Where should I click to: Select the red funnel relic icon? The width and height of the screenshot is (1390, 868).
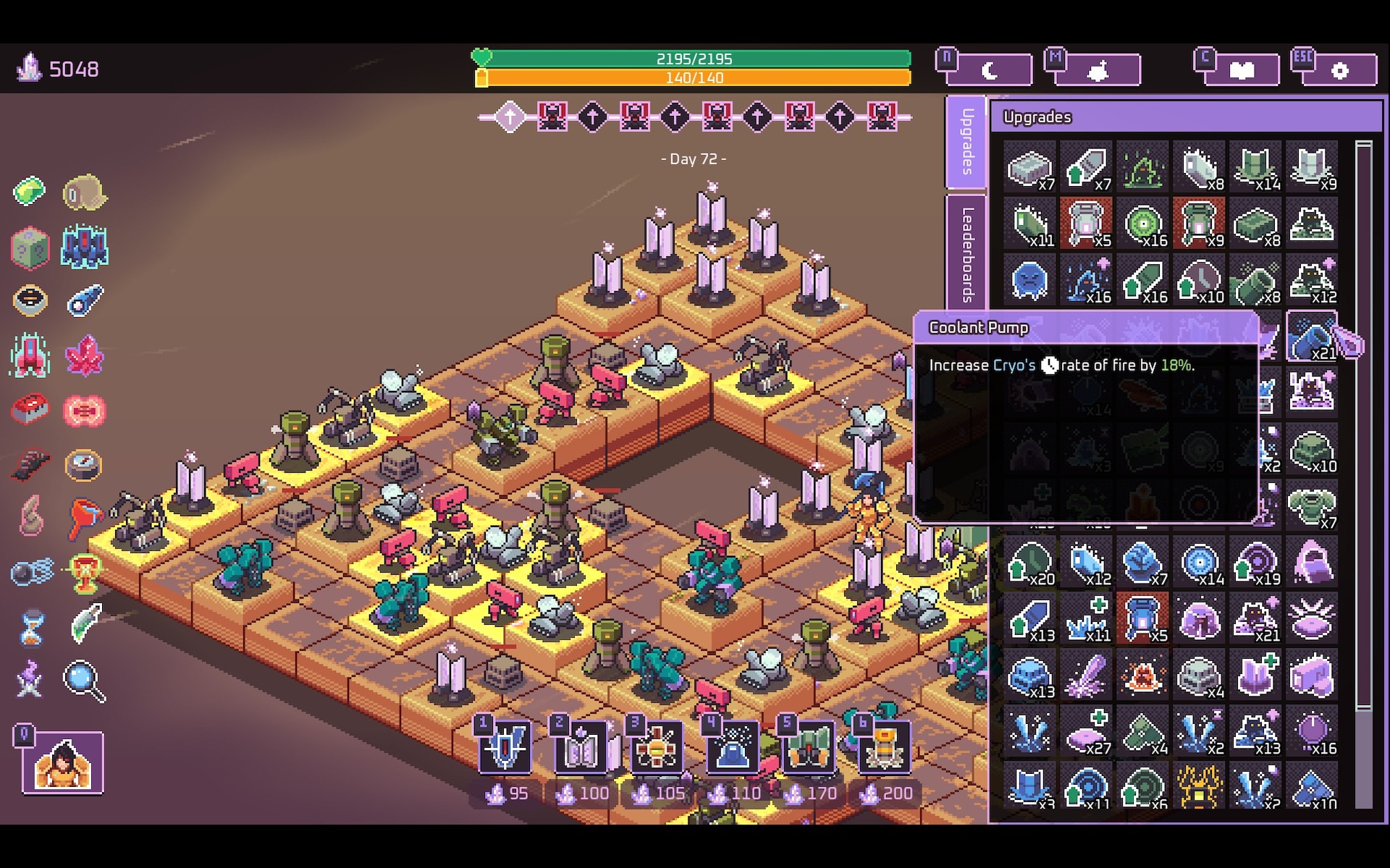coord(84,517)
